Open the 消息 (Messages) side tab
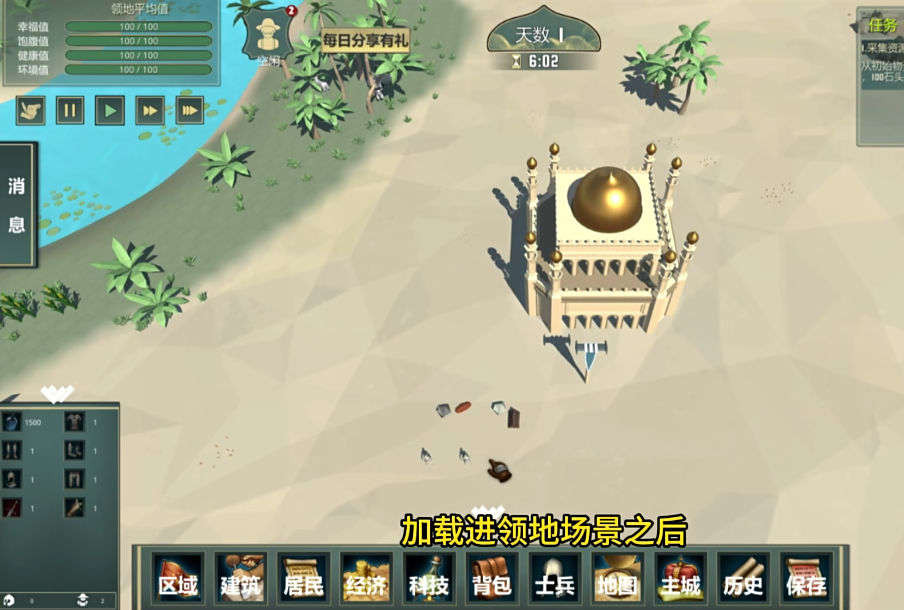The image size is (904, 610). coord(17,205)
